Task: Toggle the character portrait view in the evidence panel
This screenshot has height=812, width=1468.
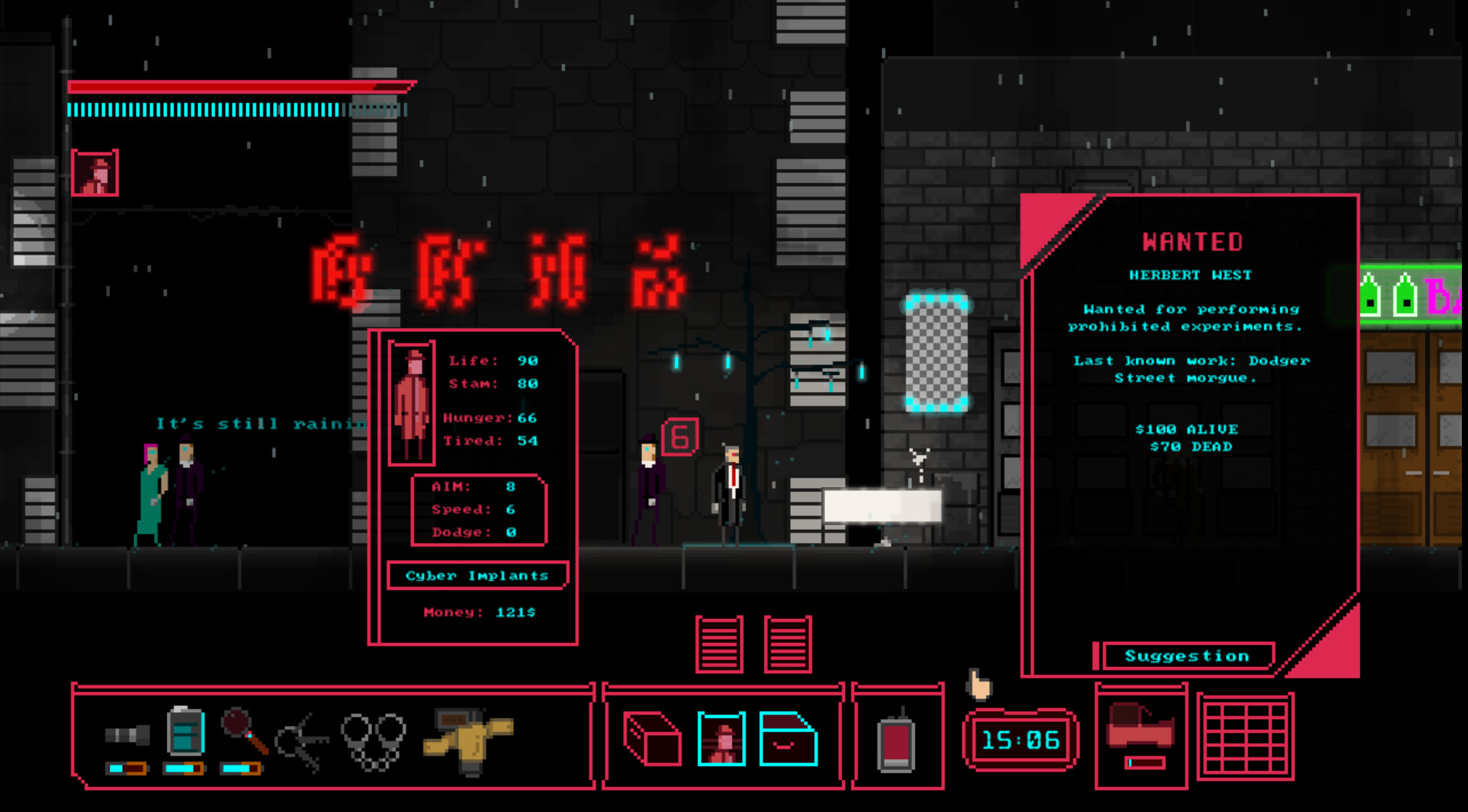Action: click(721, 738)
